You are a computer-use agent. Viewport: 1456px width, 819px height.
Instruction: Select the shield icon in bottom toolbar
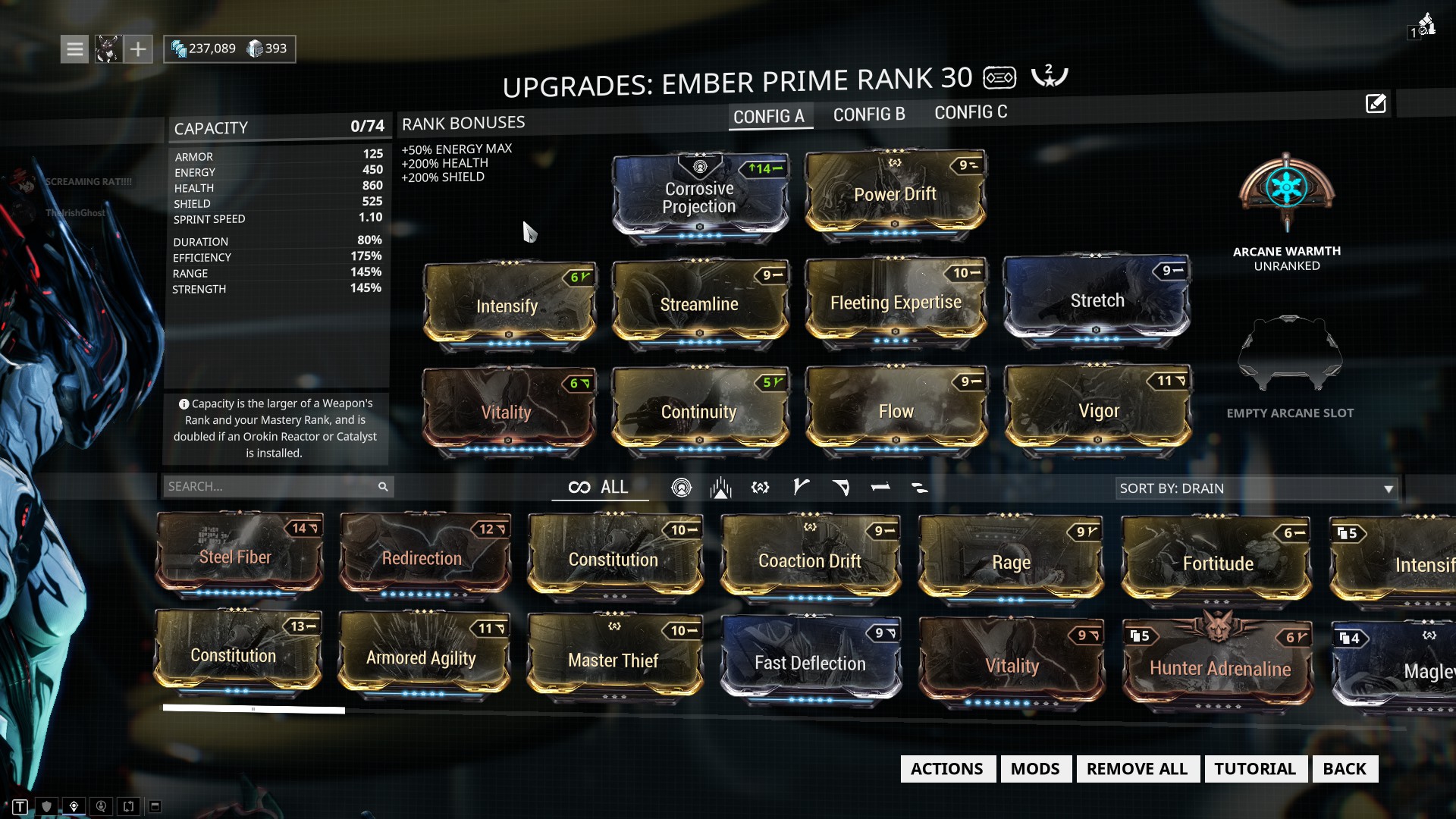click(46, 807)
